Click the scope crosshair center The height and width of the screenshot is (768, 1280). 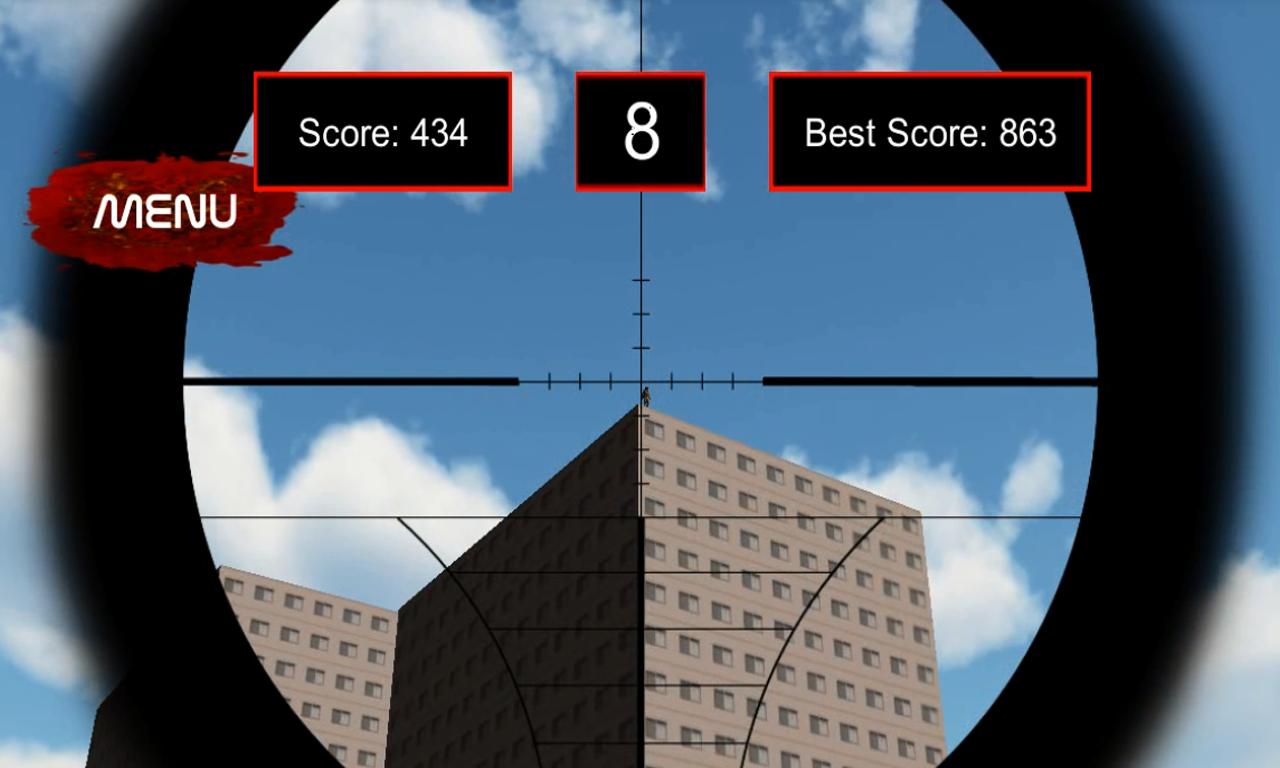pyautogui.click(x=640, y=380)
